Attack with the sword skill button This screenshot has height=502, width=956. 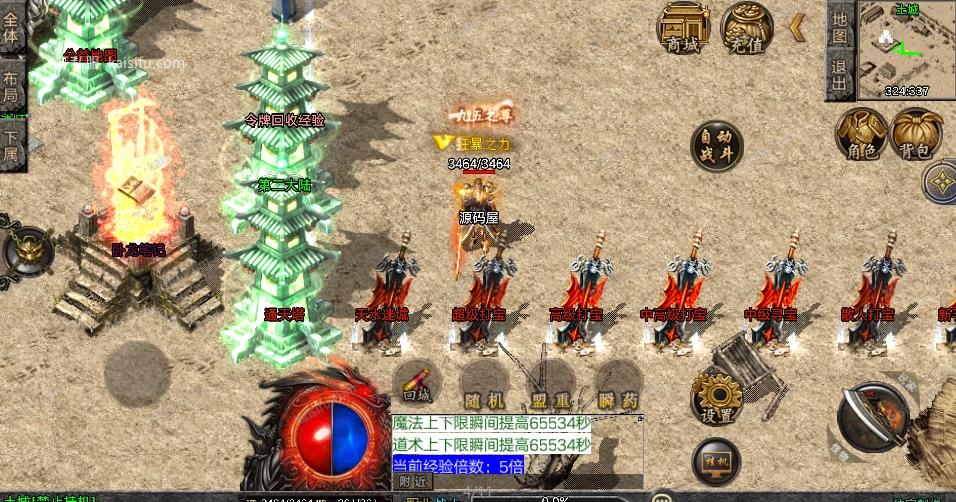pyautogui.click(x=872, y=420)
